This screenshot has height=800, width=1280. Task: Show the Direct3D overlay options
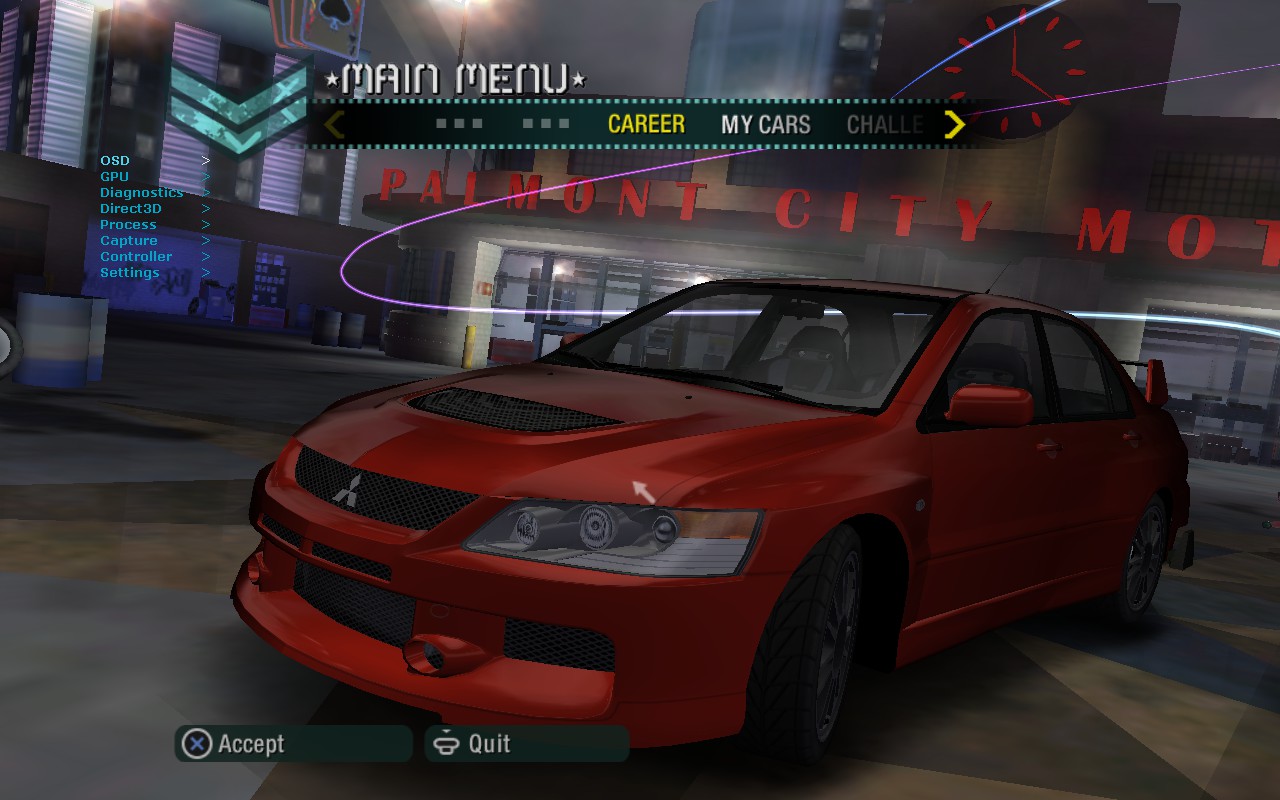pyautogui.click(x=130, y=208)
